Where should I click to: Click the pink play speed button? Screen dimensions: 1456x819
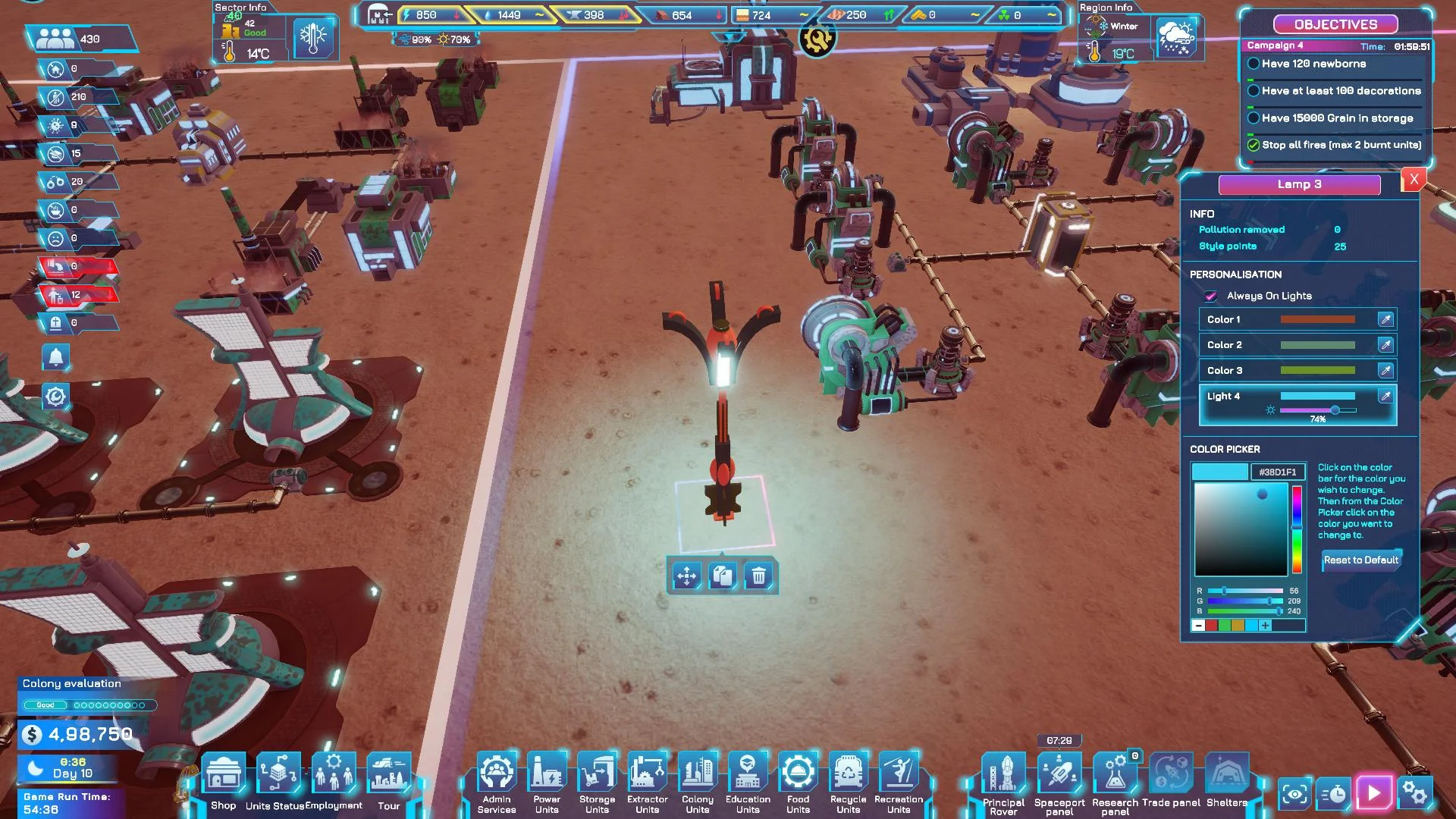click(1374, 794)
